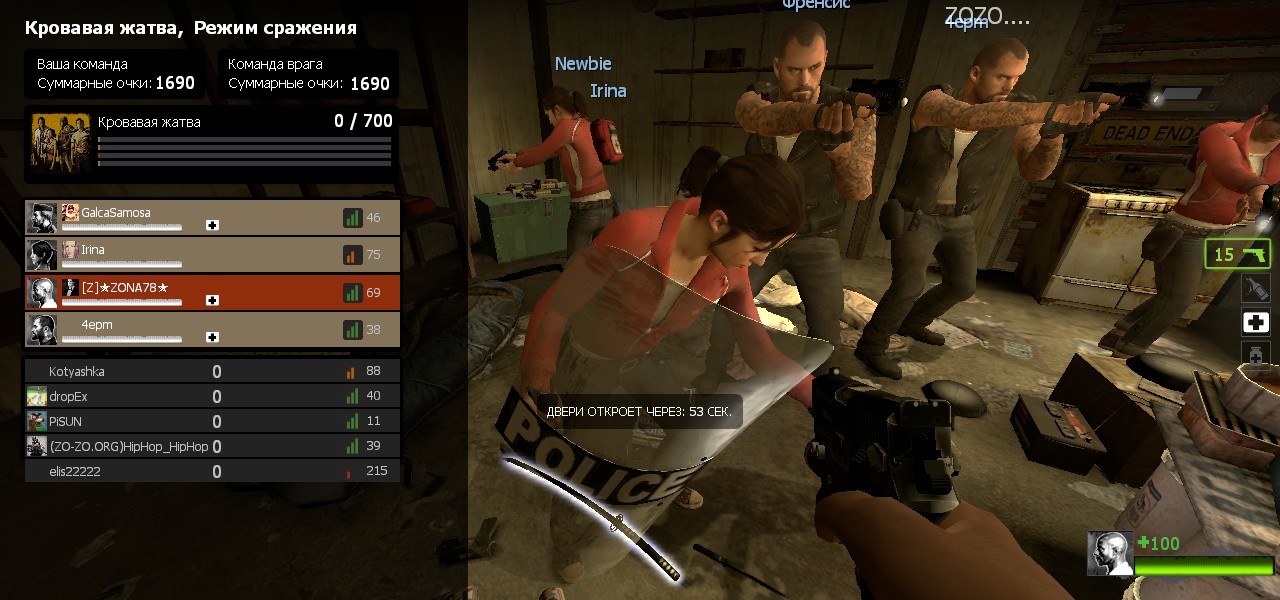Select the 4epm teammate row
This screenshot has width=1280, height=600.
(x=212, y=329)
